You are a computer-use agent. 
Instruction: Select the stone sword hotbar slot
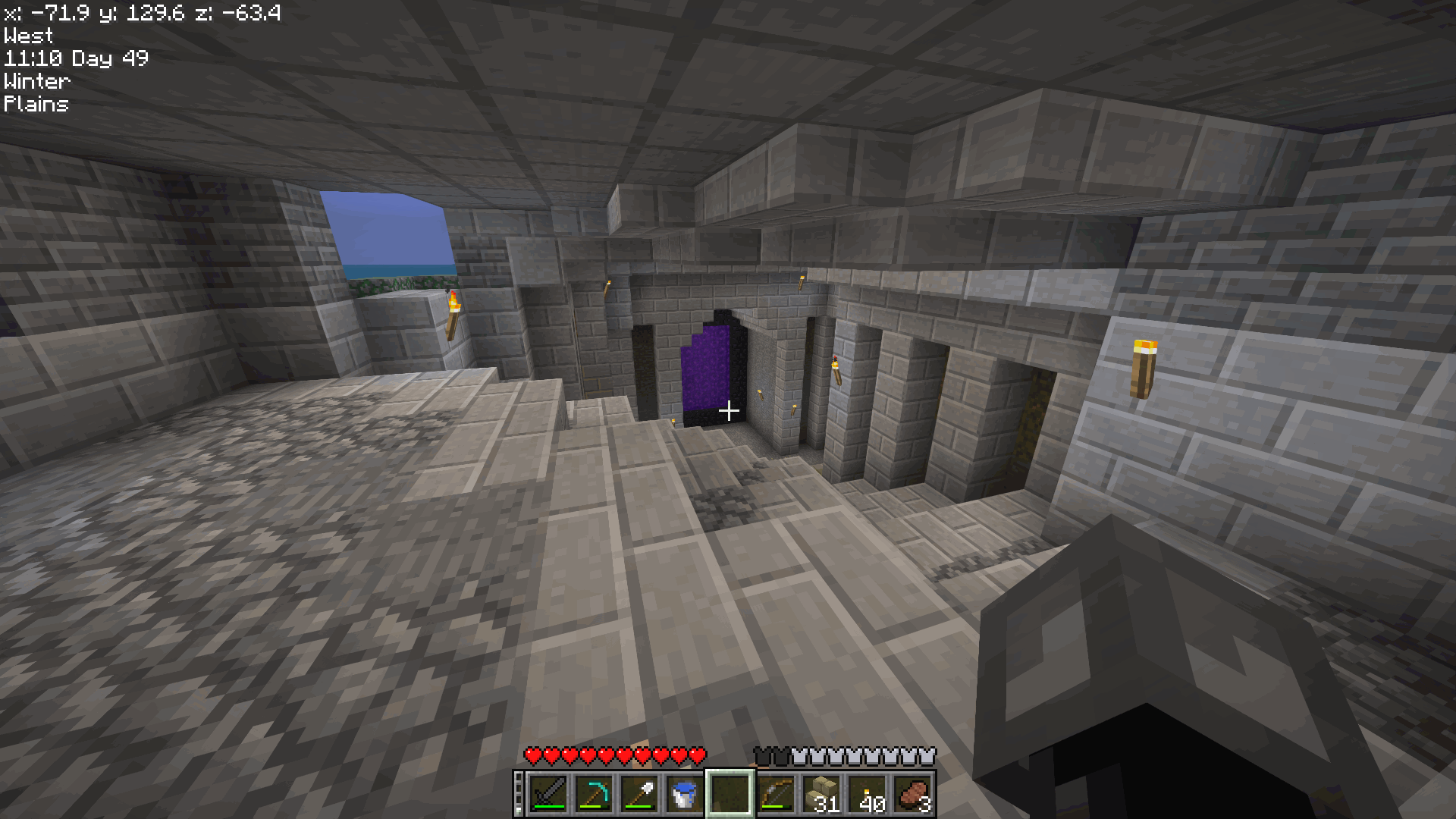tap(548, 793)
